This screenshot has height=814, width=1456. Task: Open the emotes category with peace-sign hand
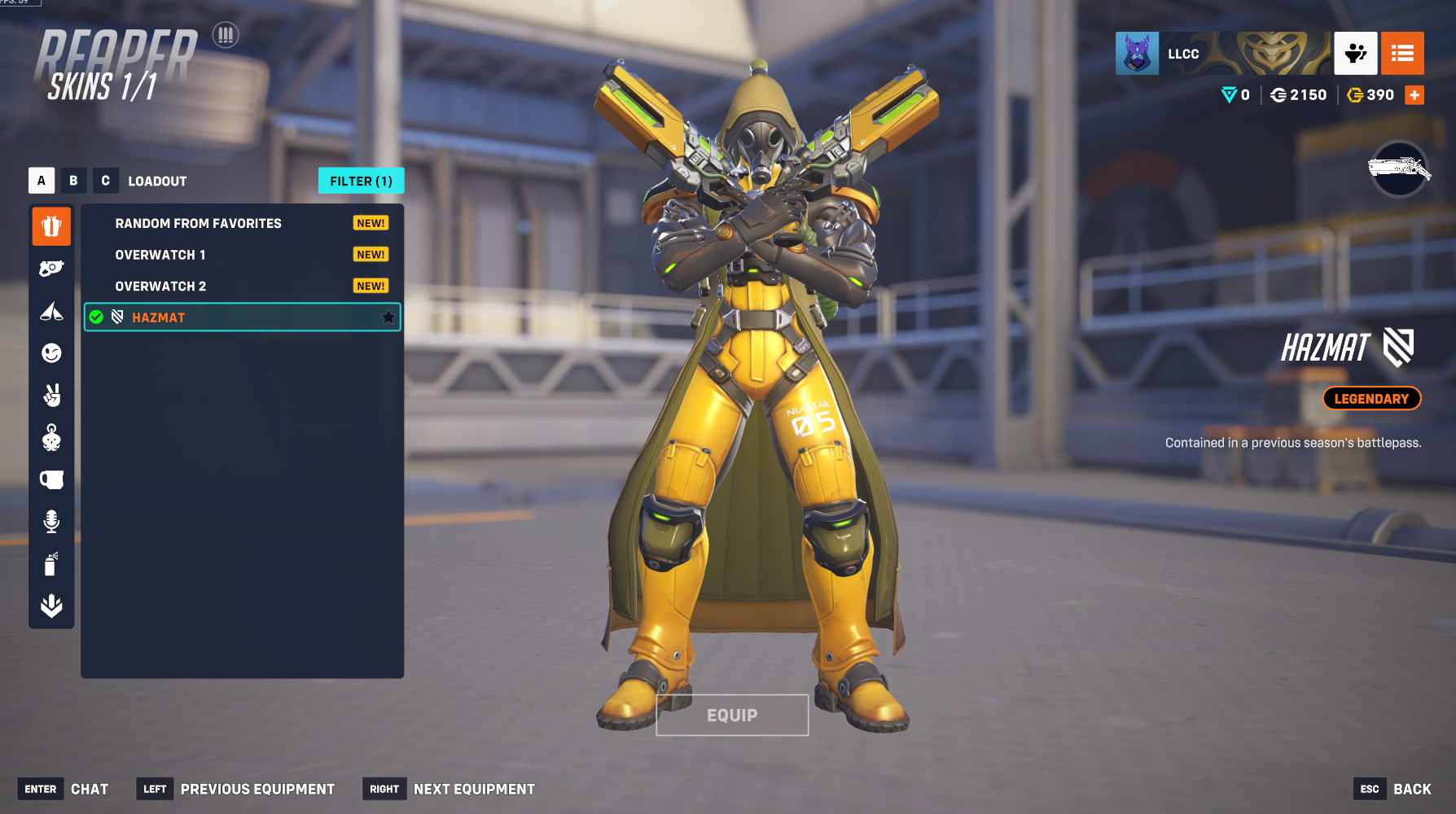tap(51, 396)
